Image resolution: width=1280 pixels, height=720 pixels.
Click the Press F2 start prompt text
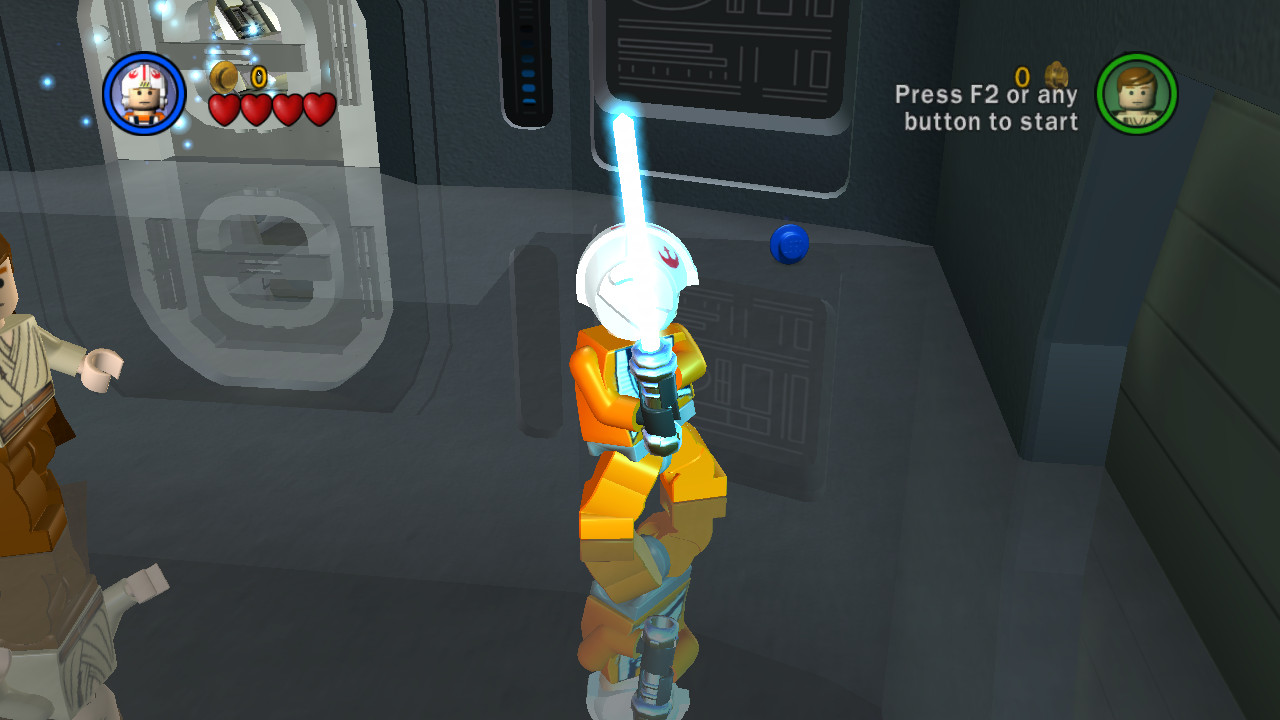[988, 96]
